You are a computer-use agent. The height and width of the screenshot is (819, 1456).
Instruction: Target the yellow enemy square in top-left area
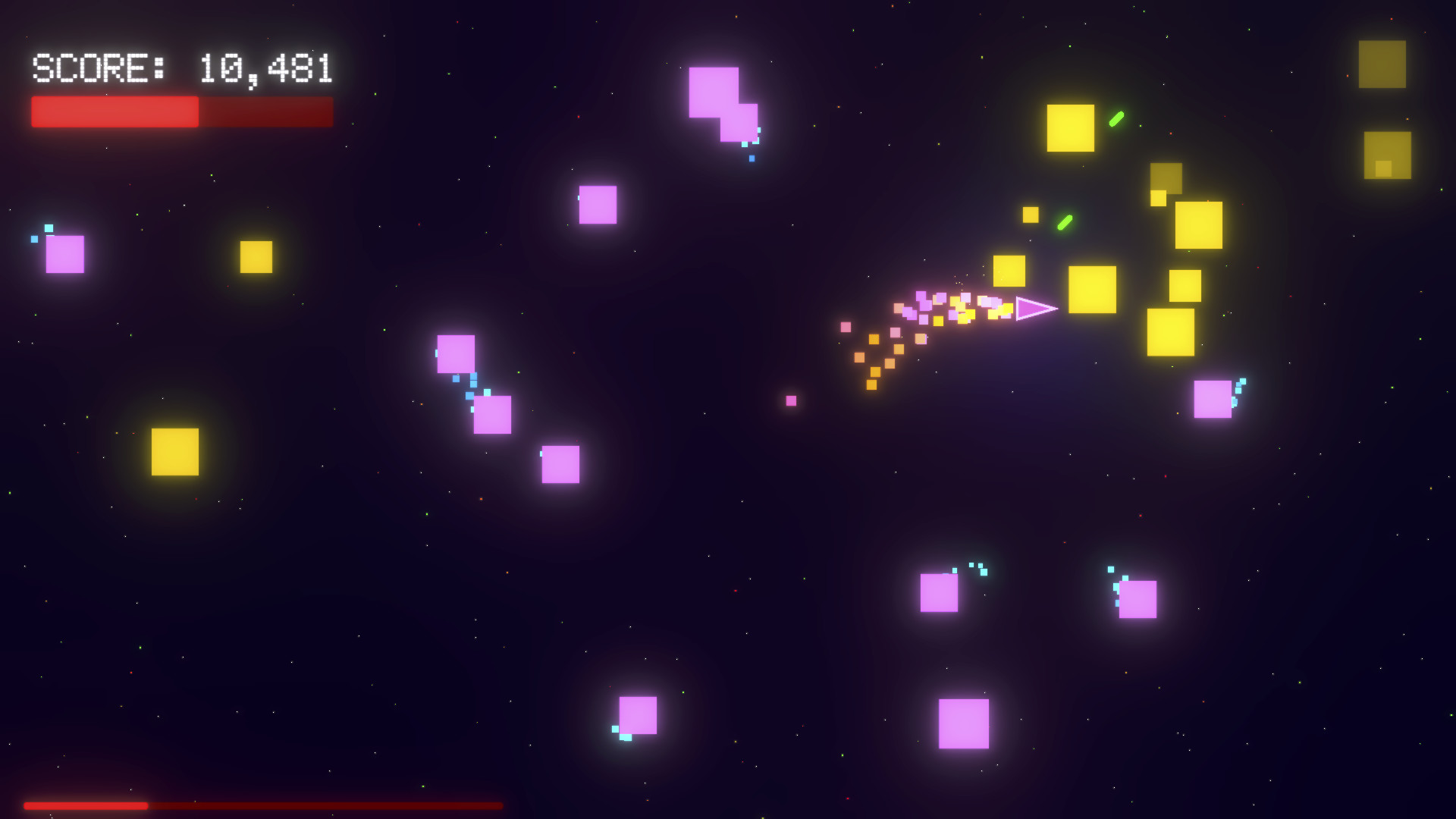click(x=255, y=257)
